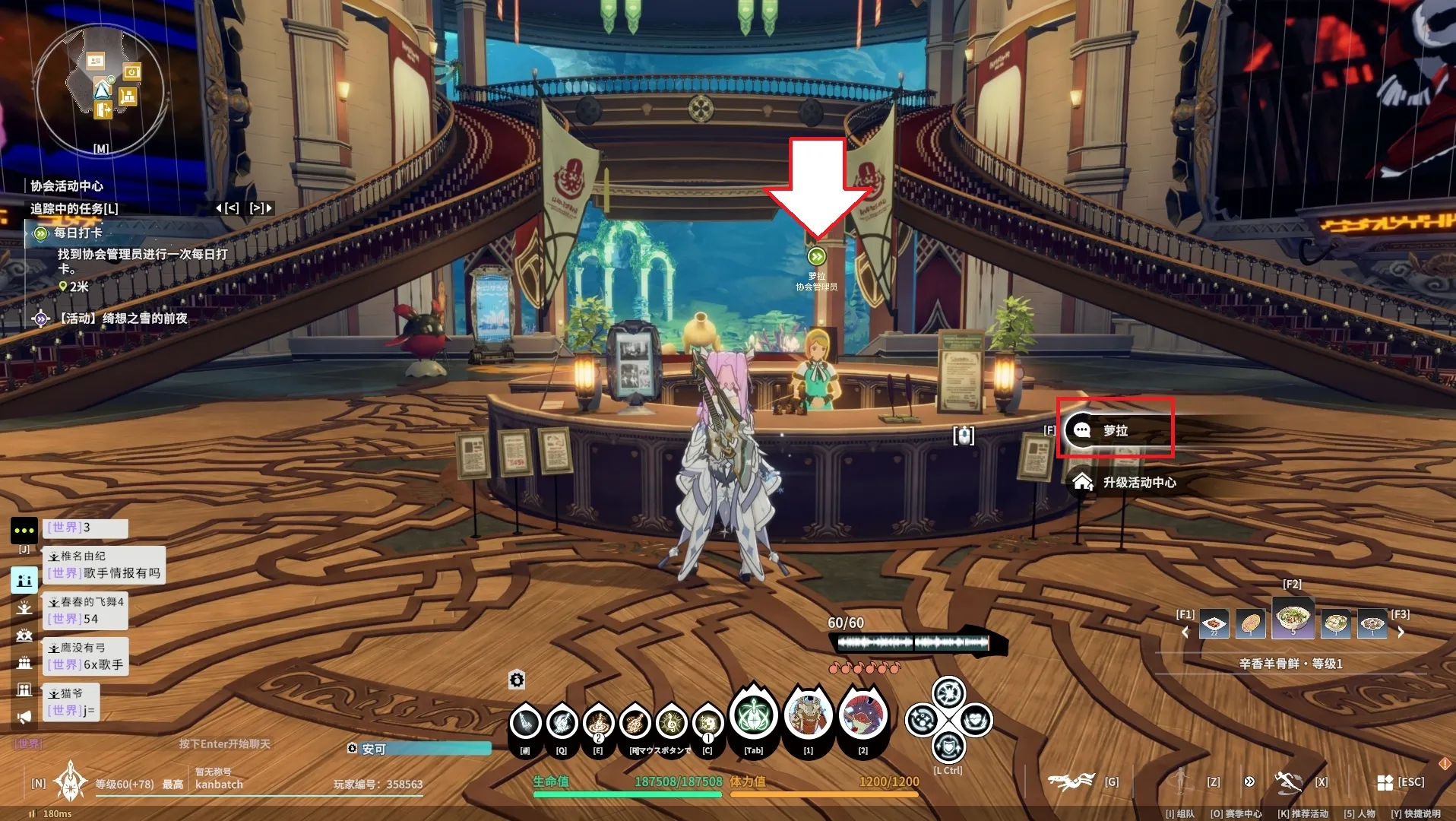
Task: Click the horse mount icon
Action: tap(1071, 781)
